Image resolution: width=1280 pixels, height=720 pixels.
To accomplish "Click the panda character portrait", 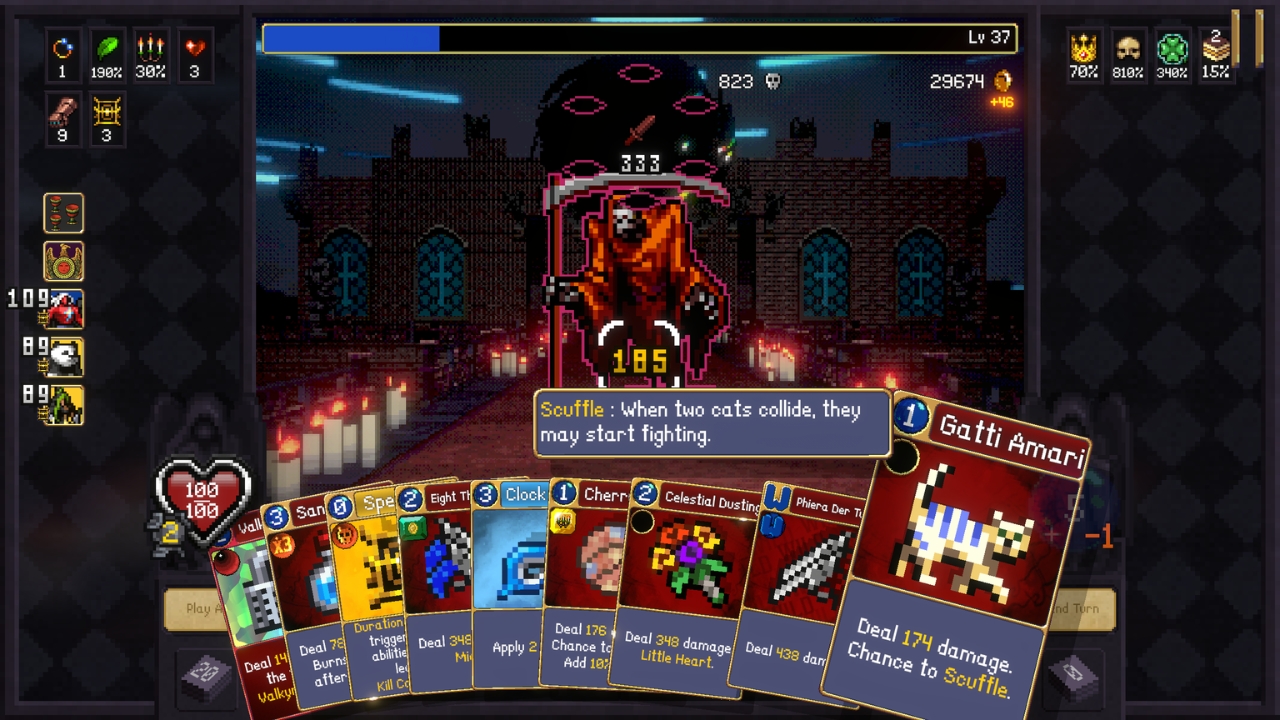I will click(66, 357).
